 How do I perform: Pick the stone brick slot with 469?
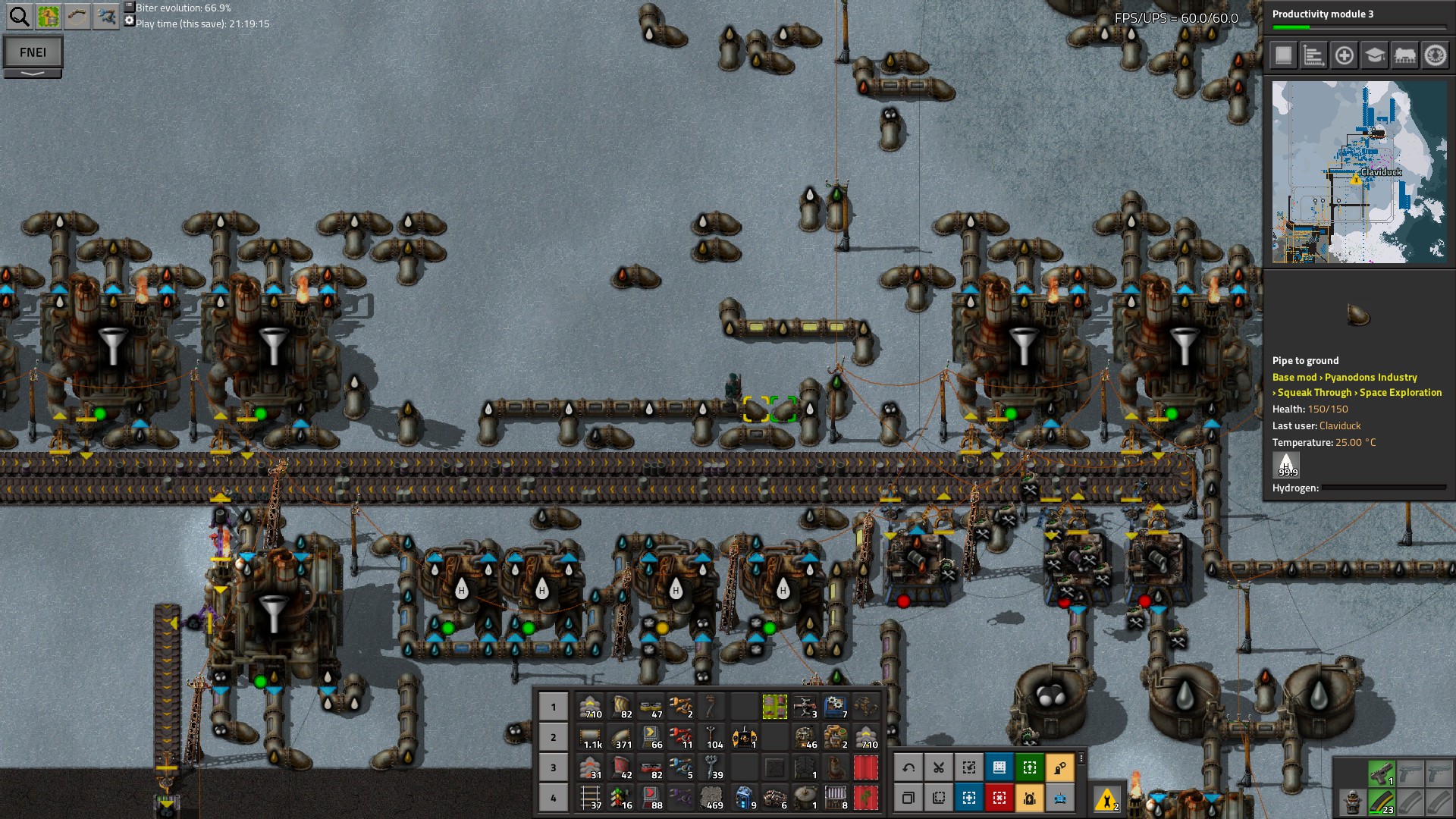pos(712,798)
